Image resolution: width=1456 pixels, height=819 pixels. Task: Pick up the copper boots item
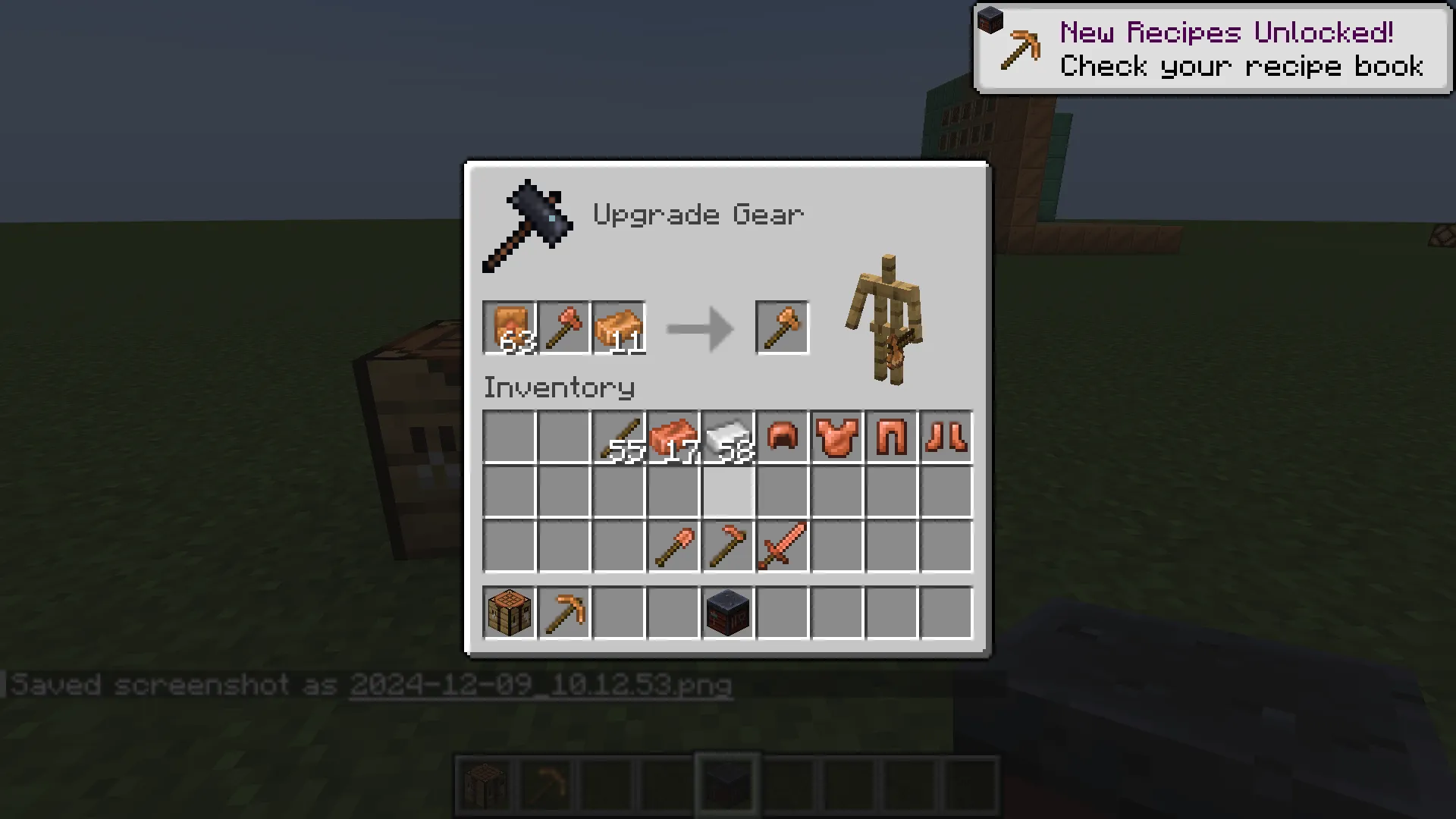pyautogui.click(x=946, y=438)
